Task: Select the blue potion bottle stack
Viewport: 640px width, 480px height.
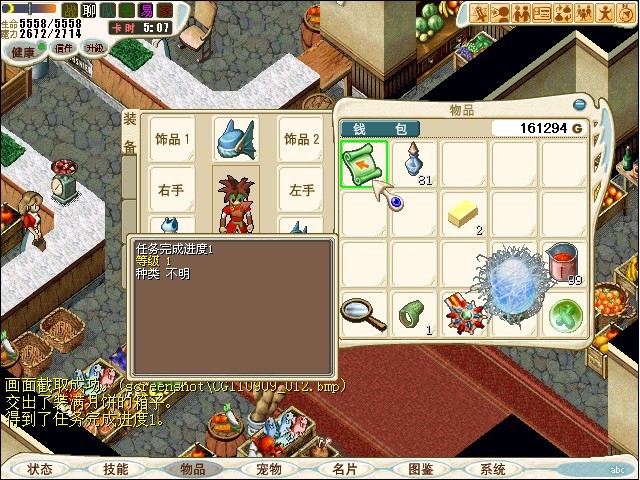Action: click(x=413, y=163)
